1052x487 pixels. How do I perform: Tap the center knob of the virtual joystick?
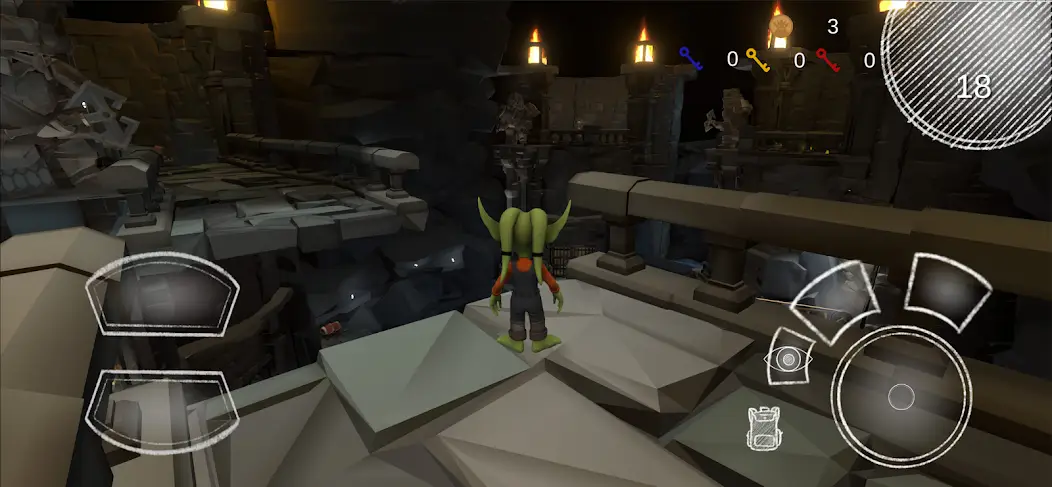[901, 396]
